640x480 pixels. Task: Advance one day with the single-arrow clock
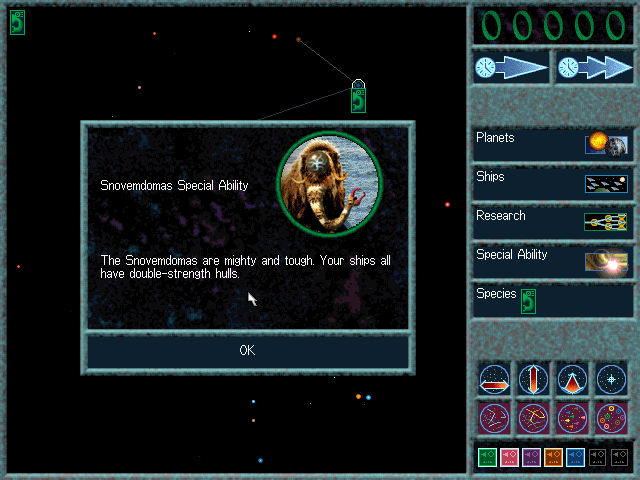click(x=511, y=67)
